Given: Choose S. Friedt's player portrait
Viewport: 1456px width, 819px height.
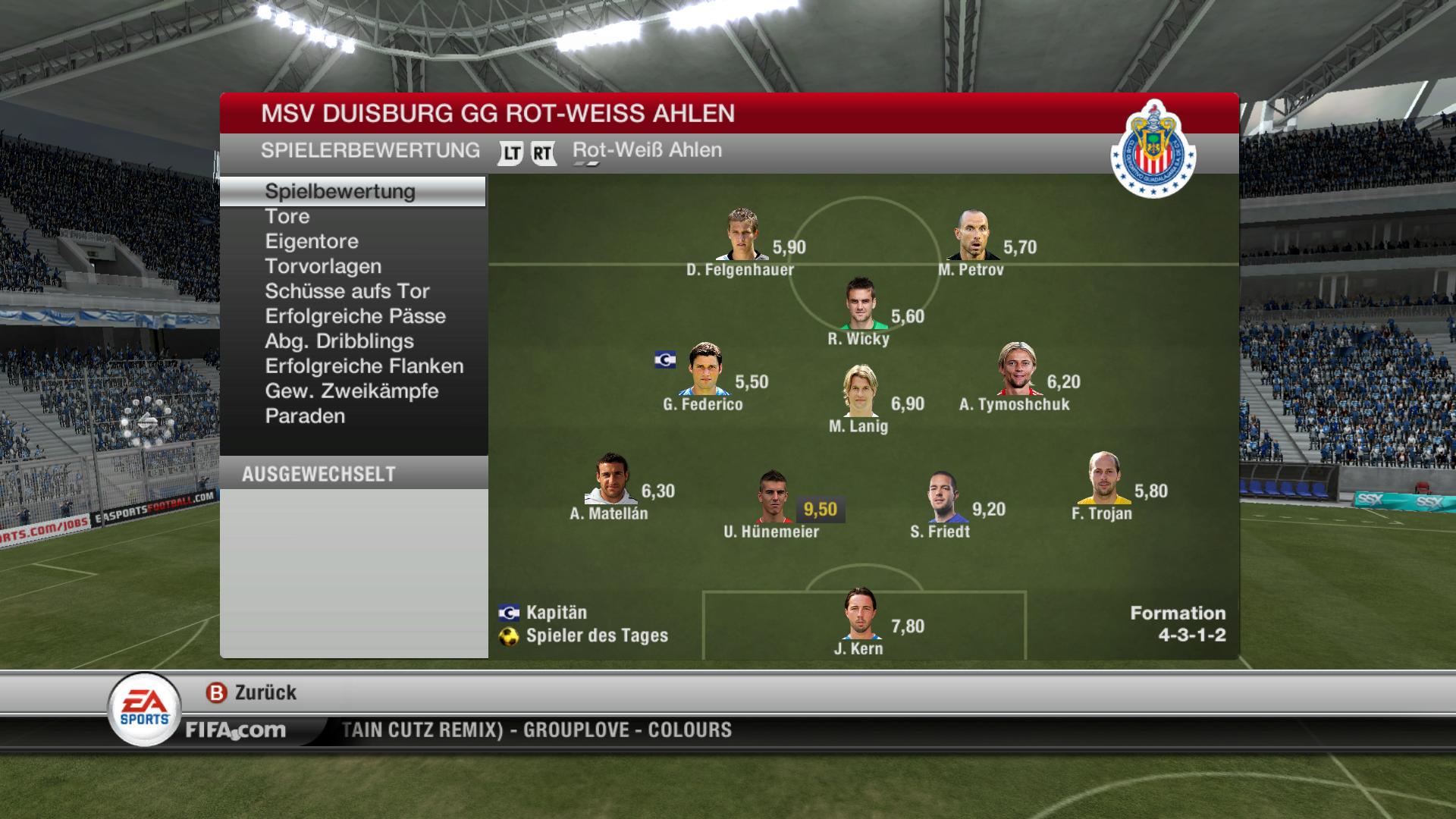Looking at the screenshot, I should click(x=945, y=497).
